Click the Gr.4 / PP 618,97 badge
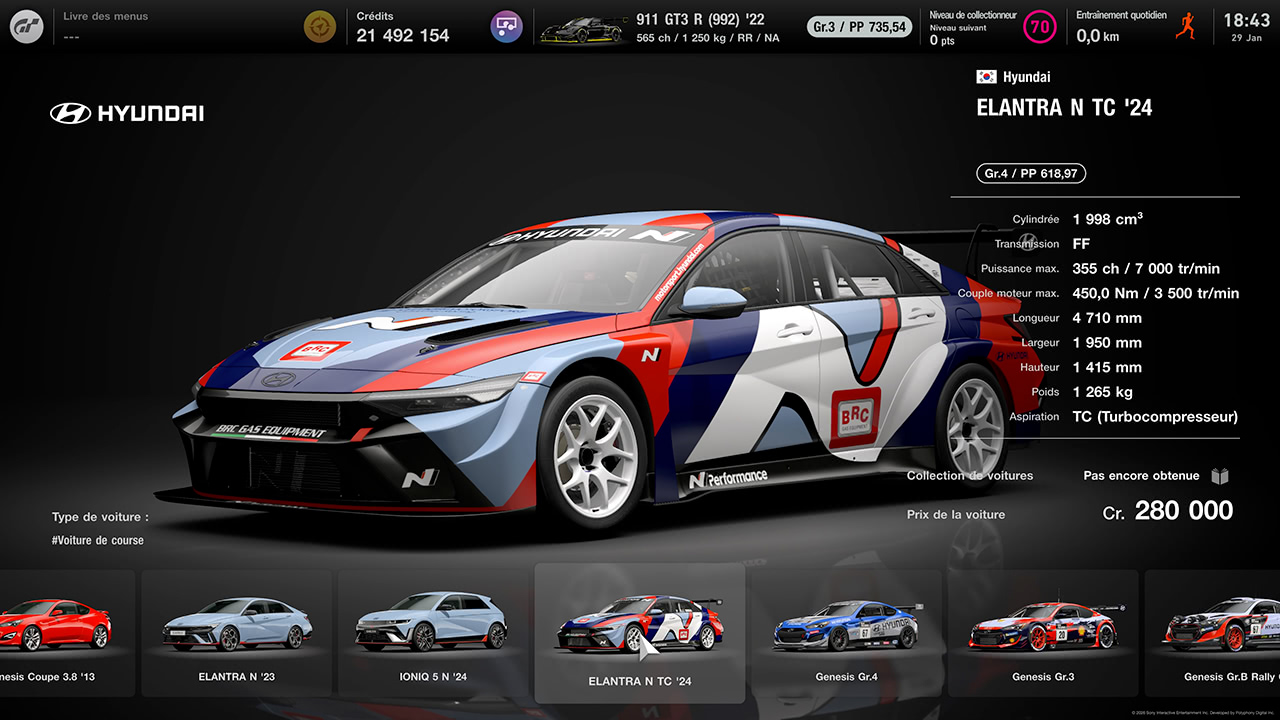The image size is (1280, 720). pos(1030,173)
